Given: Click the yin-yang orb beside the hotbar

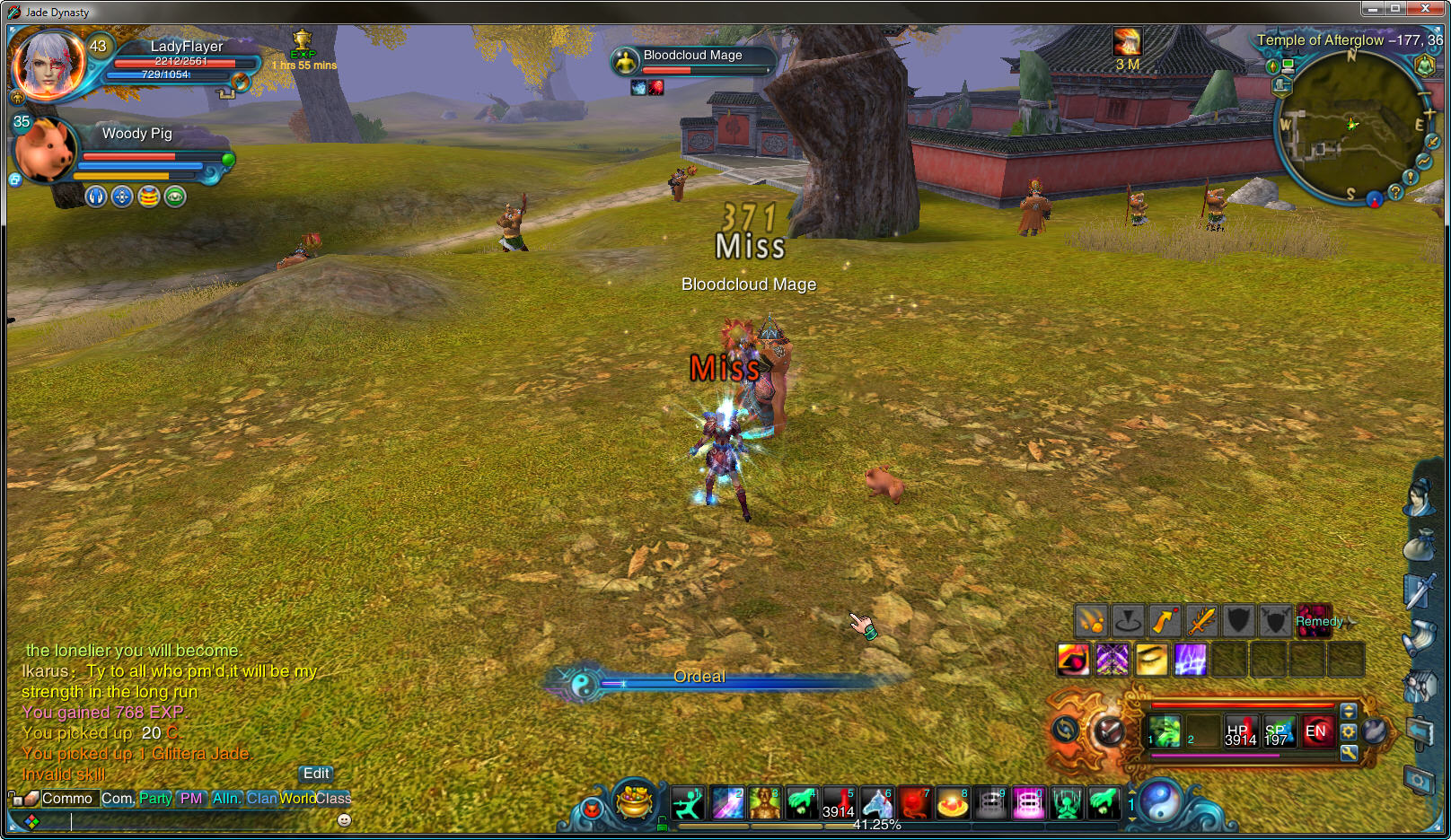Looking at the screenshot, I should (x=1160, y=801).
